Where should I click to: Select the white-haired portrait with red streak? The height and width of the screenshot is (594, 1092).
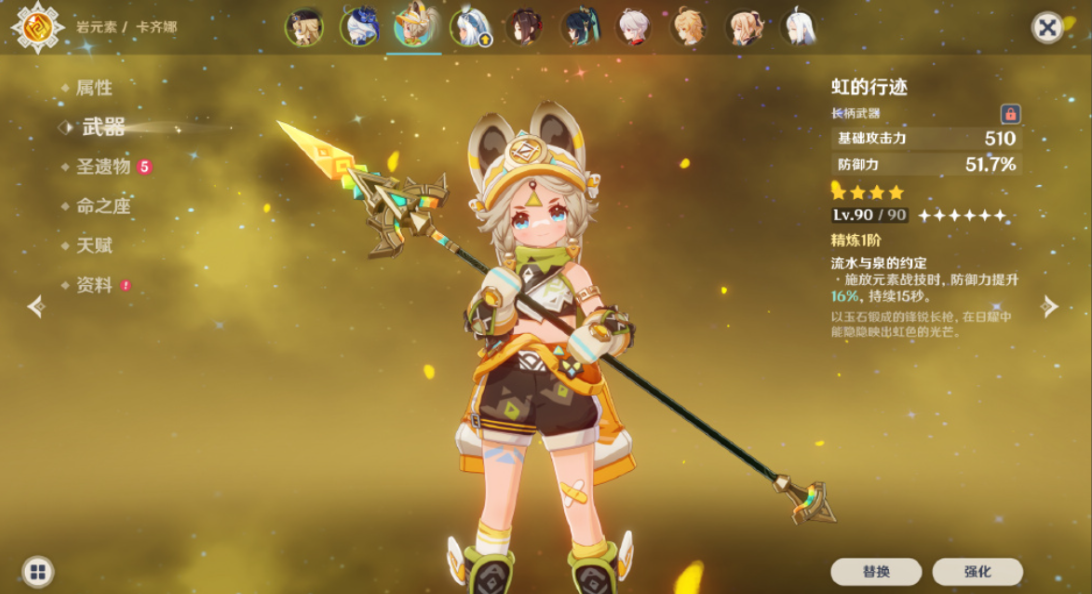click(633, 27)
